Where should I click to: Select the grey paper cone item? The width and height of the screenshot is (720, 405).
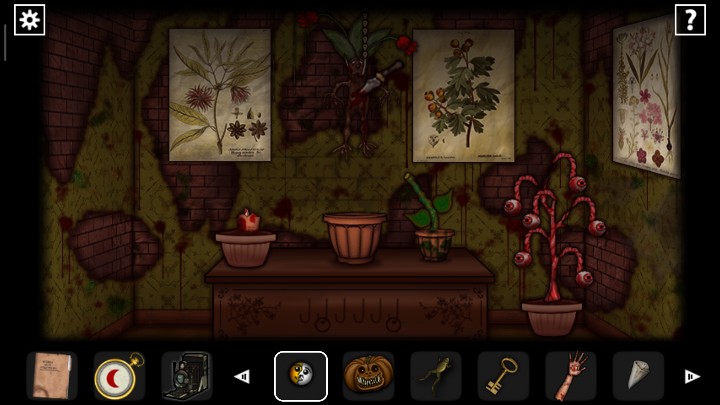tap(637, 376)
